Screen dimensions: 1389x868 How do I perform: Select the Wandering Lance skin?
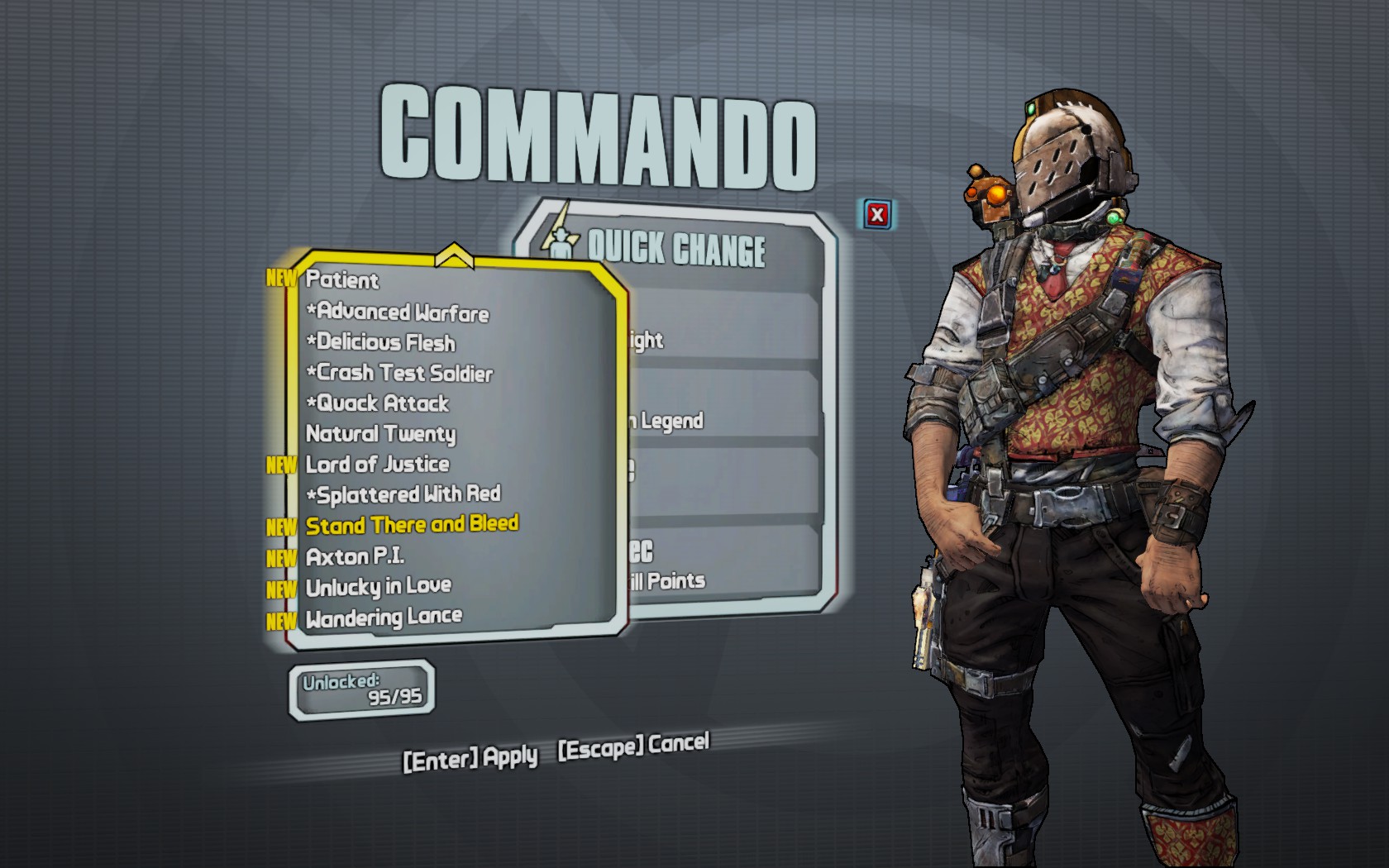(x=383, y=617)
